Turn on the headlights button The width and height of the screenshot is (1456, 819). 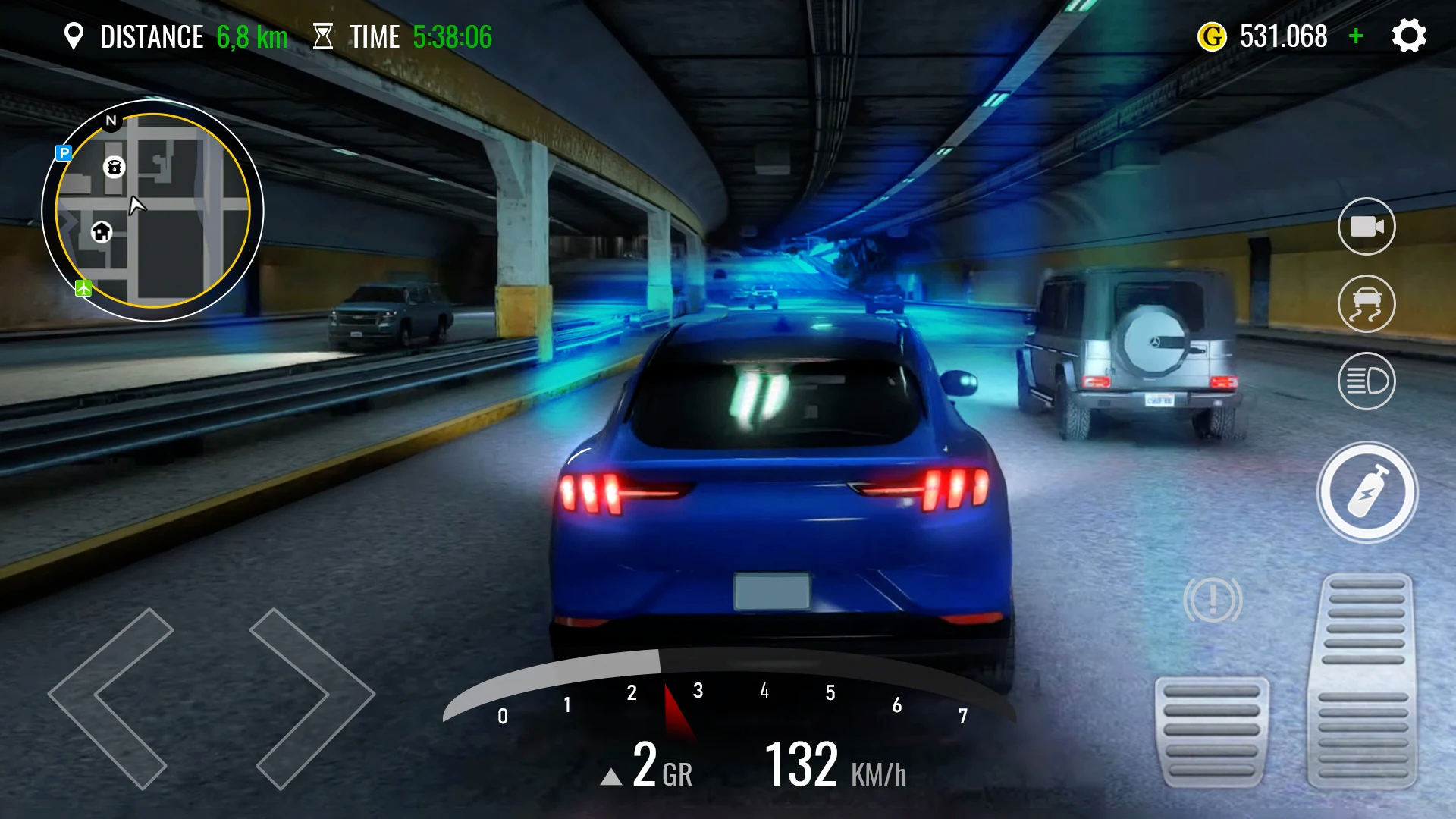tap(1367, 381)
